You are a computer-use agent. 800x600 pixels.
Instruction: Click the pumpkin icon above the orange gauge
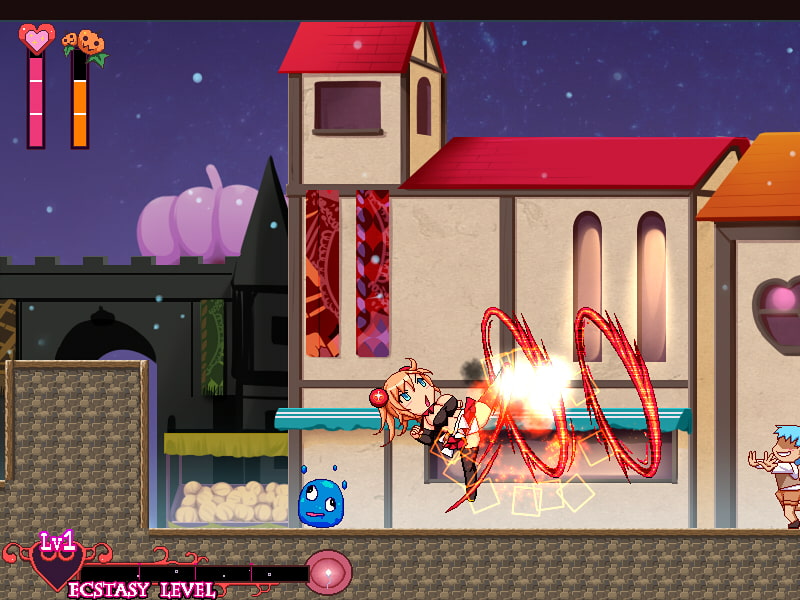[x=84, y=43]
